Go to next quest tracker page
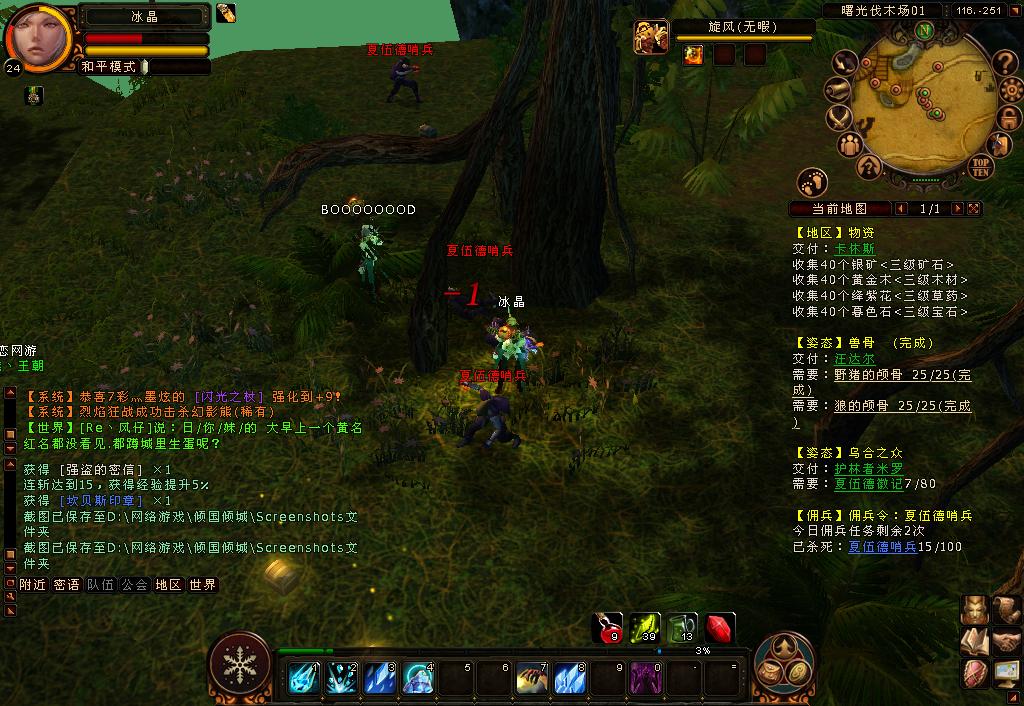Screen dimensions: 1024x706 click(958, 209)
